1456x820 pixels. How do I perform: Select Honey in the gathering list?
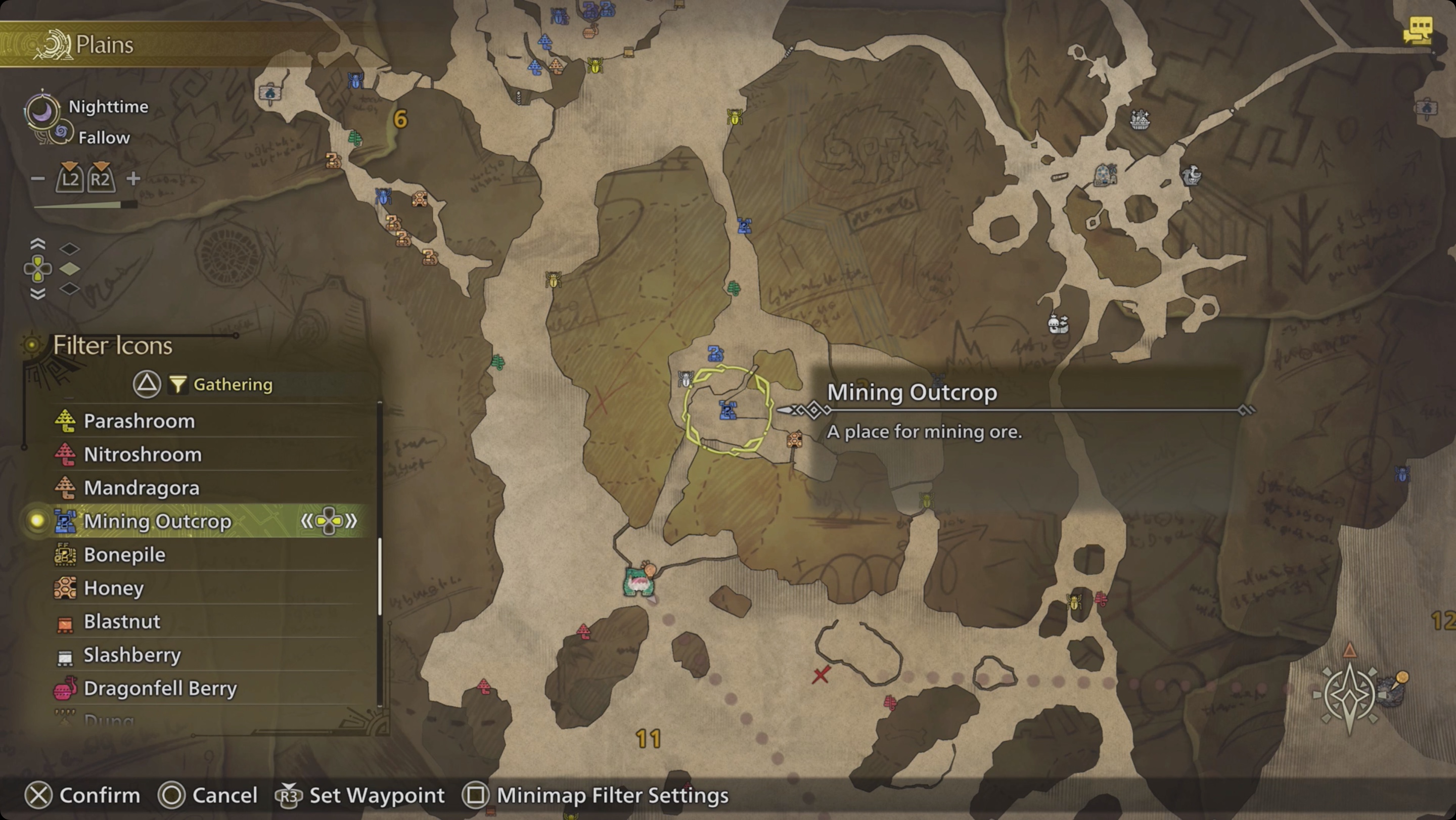114,588
